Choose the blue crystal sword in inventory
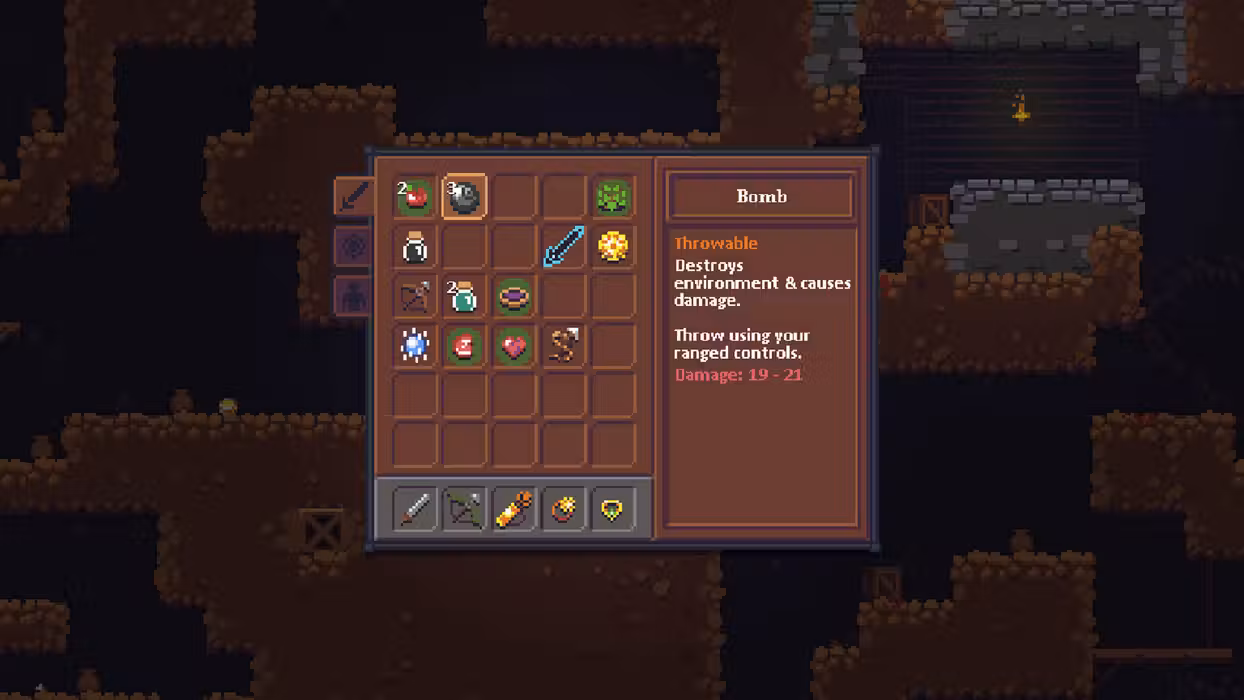 tap(563, 247)
